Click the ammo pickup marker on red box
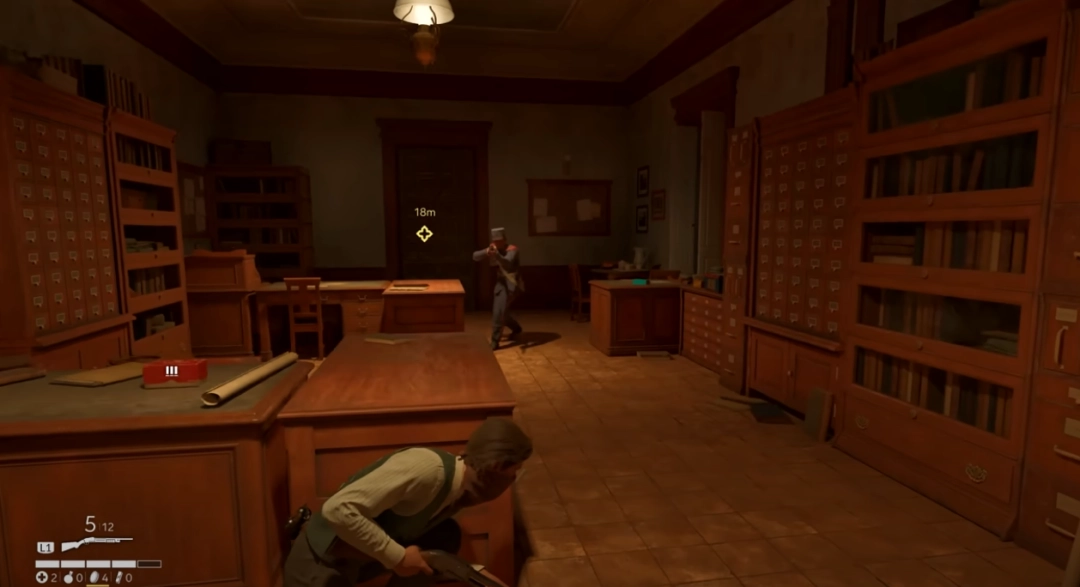This screenshot has height=587, width=1080. click(x=172, y=370)
